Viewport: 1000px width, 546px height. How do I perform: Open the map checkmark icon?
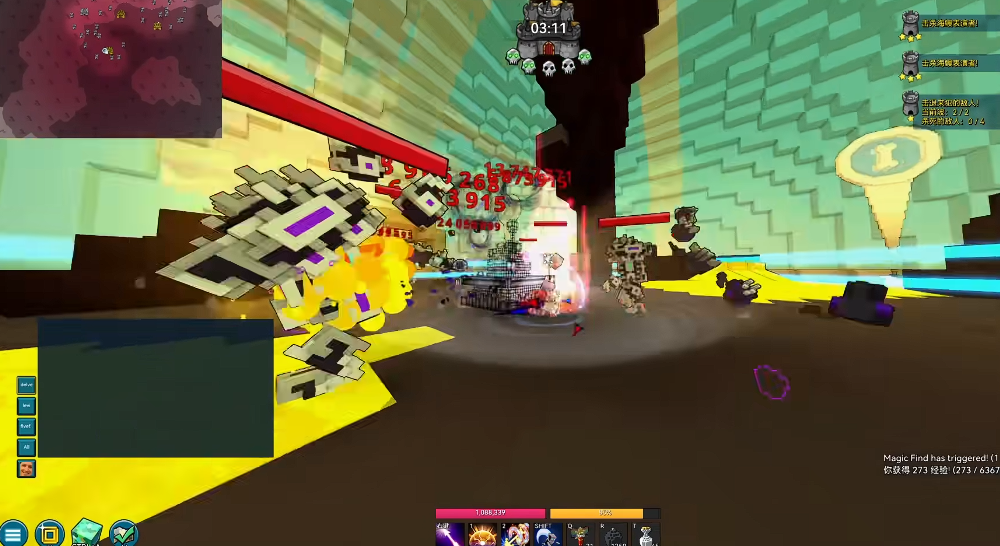(x=124, y=533)
